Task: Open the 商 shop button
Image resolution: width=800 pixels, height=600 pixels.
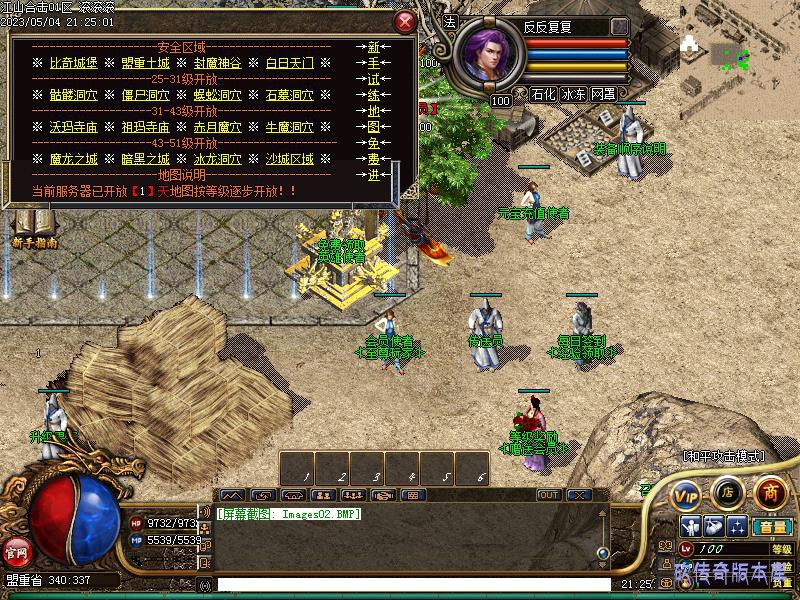Action: [770, 492]
